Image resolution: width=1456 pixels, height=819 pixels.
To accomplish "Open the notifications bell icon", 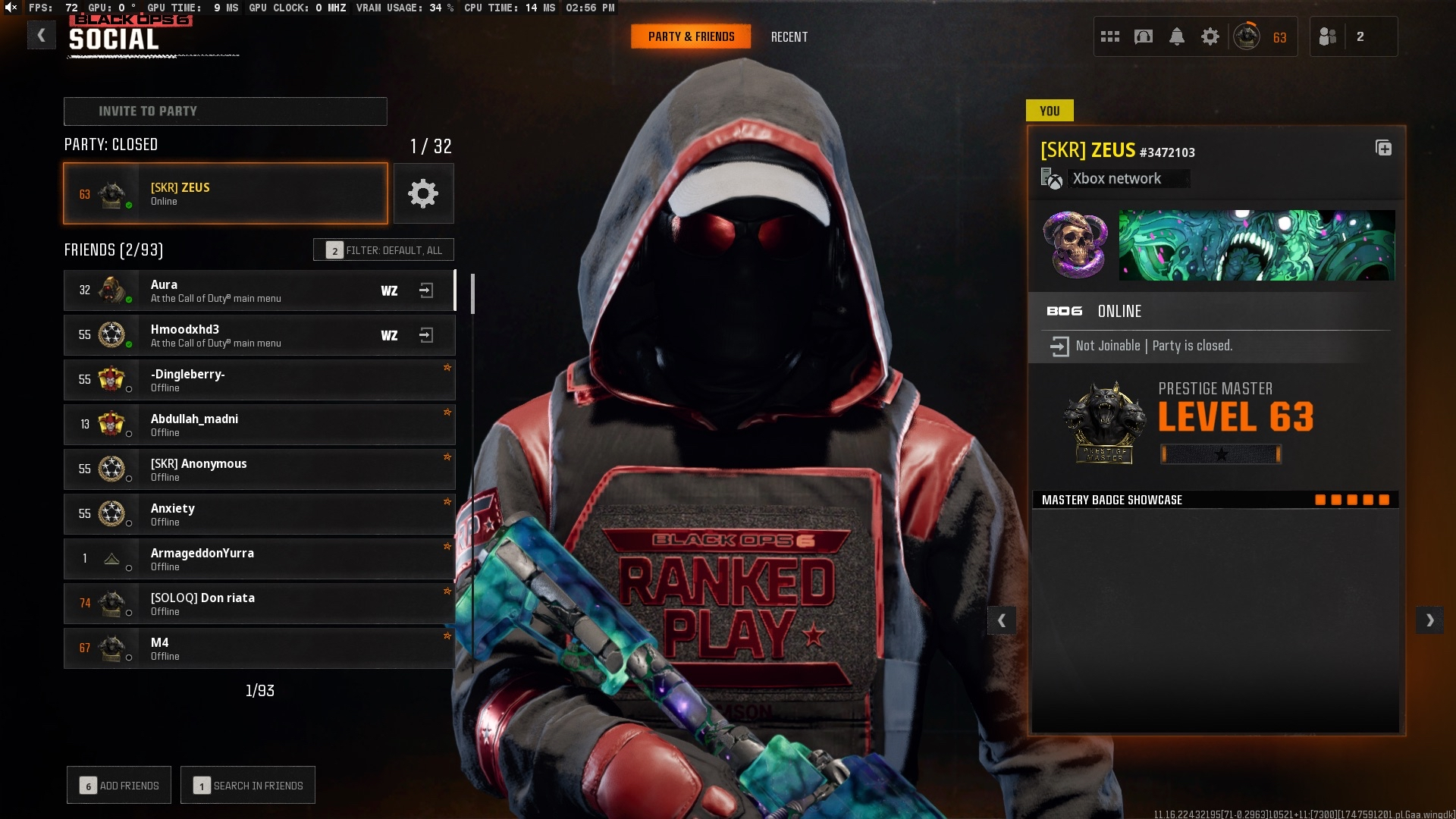I will (1177, 36).
